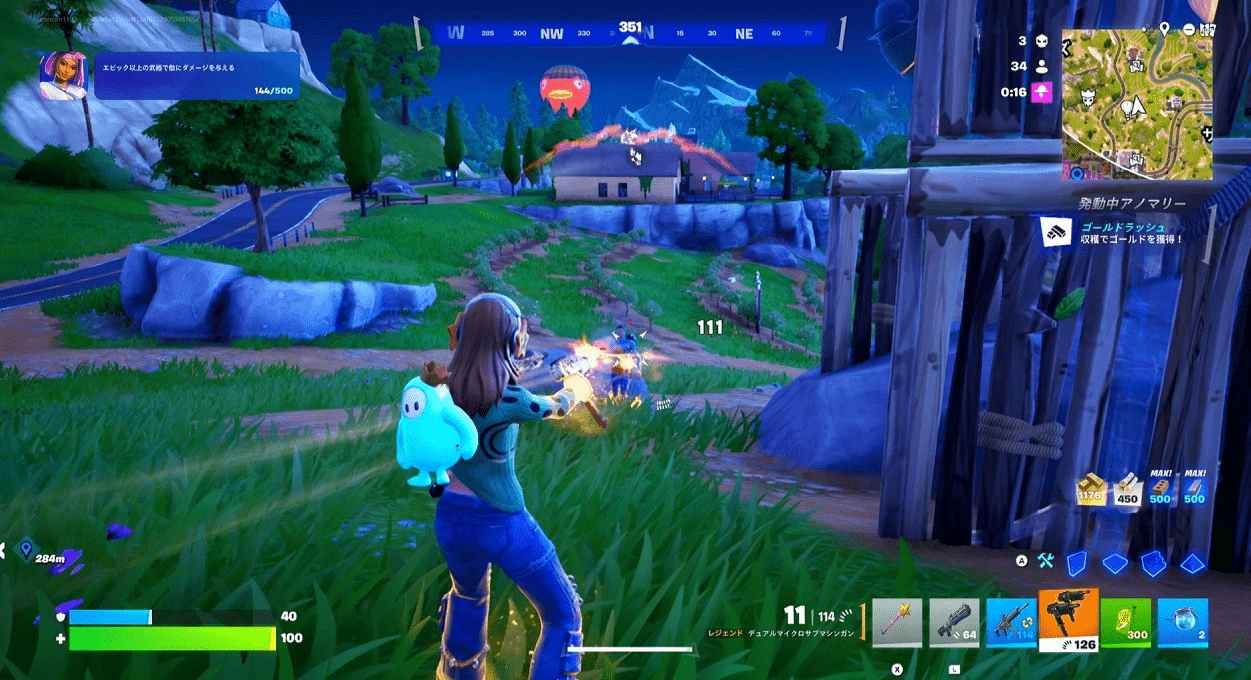The width and height of the screenshot is (1251, 680).
Task: Choose the brick material showing 500
Action: pyautogui.click(x=1160, y=489)
